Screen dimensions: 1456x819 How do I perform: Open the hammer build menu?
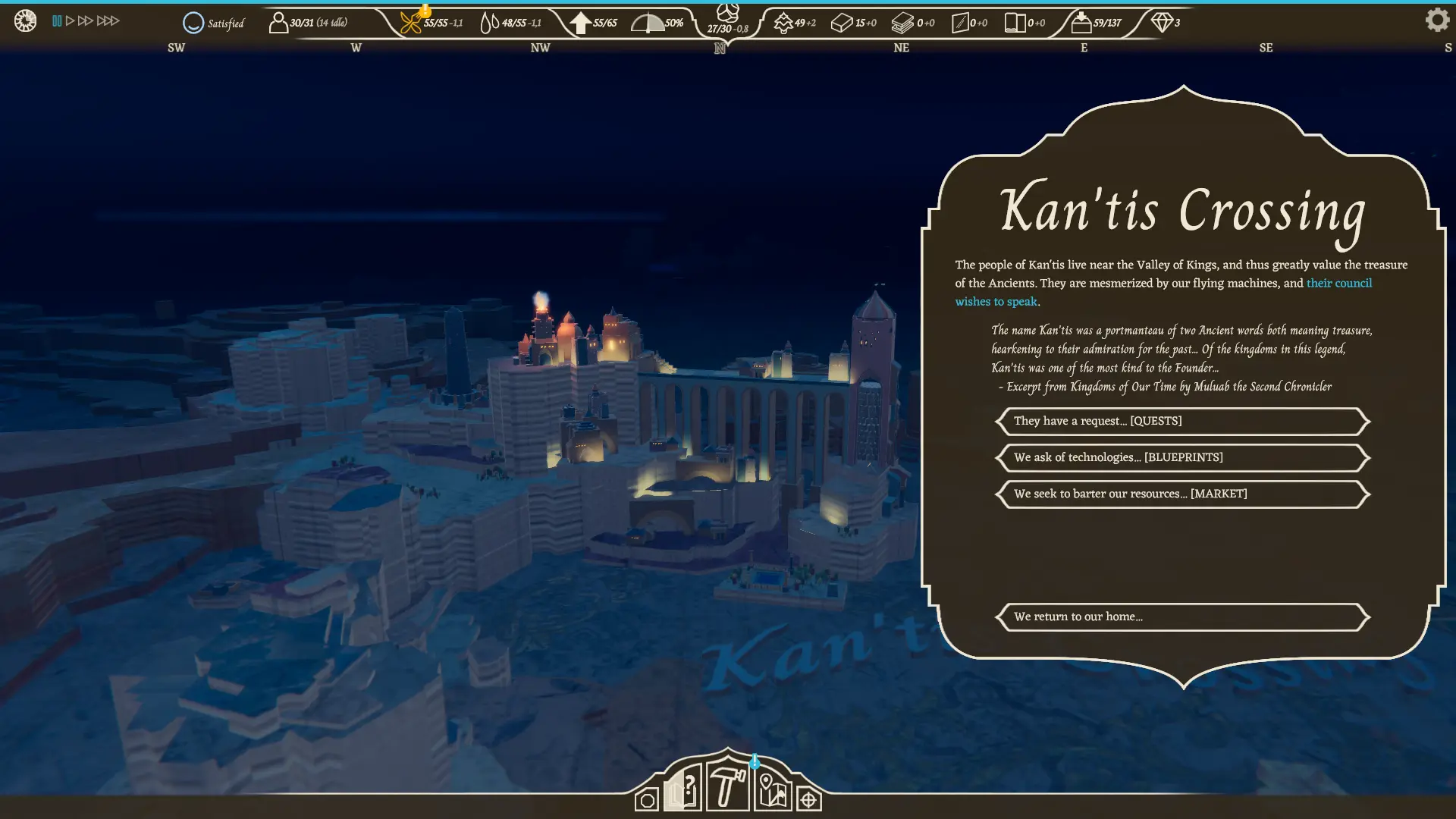[727, 786]
